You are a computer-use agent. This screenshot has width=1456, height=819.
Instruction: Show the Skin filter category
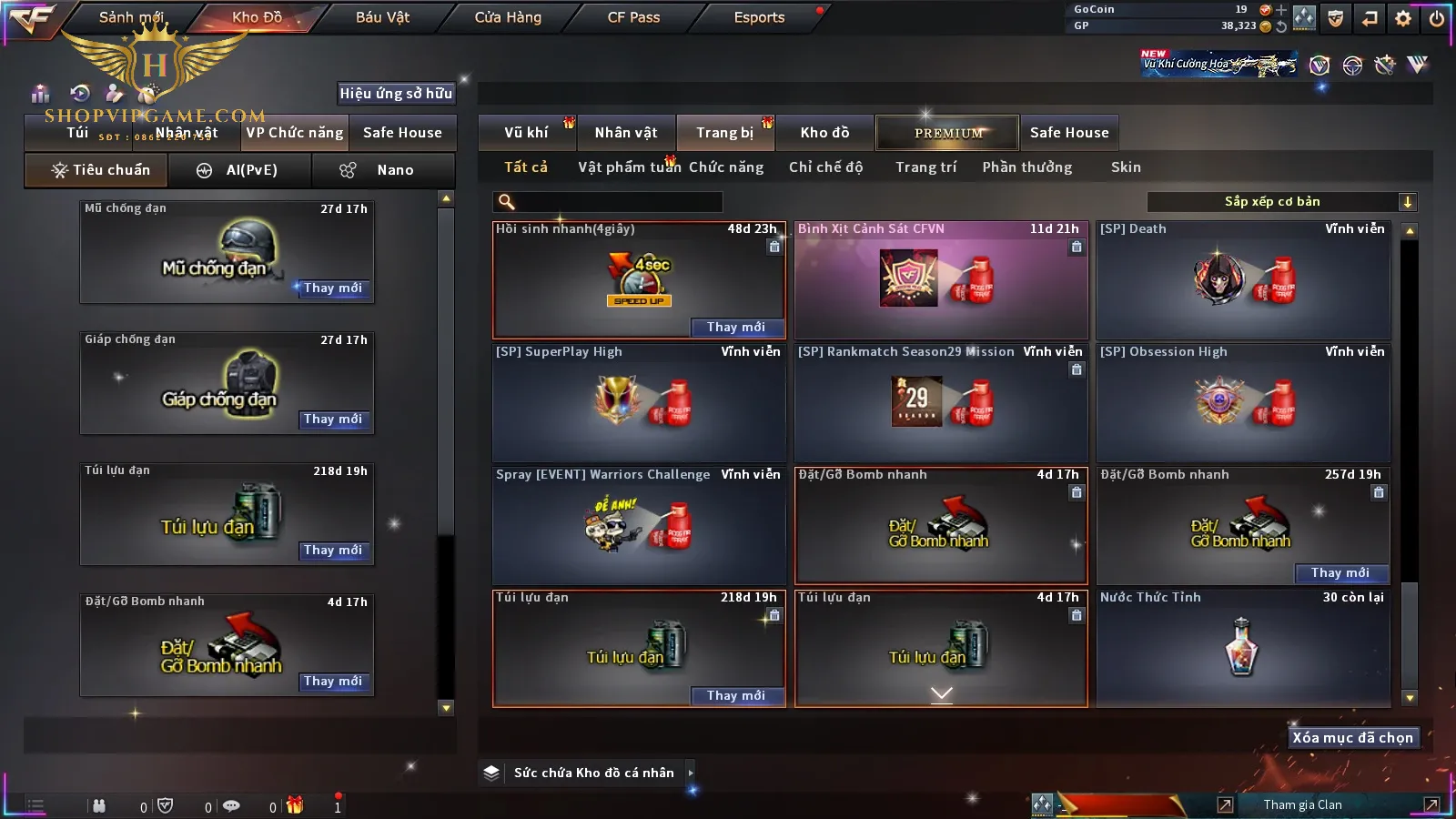1126,167
